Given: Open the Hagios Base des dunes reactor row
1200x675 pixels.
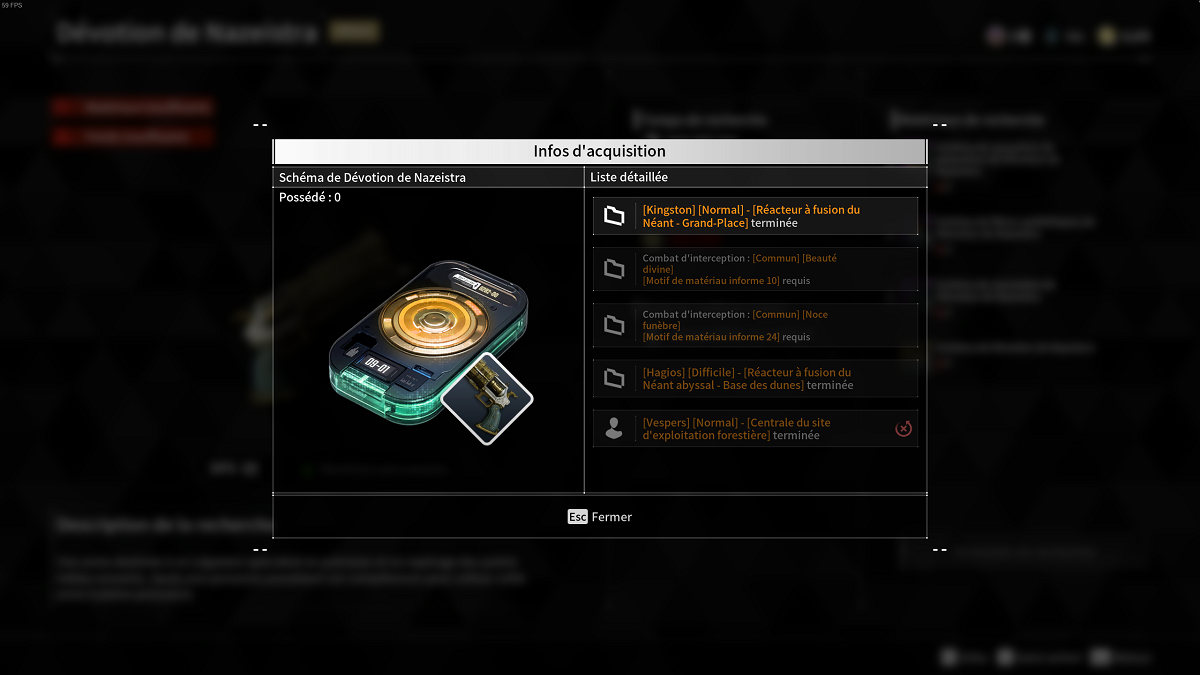Looking at the screenshot, I should click(x=755, y=379).
